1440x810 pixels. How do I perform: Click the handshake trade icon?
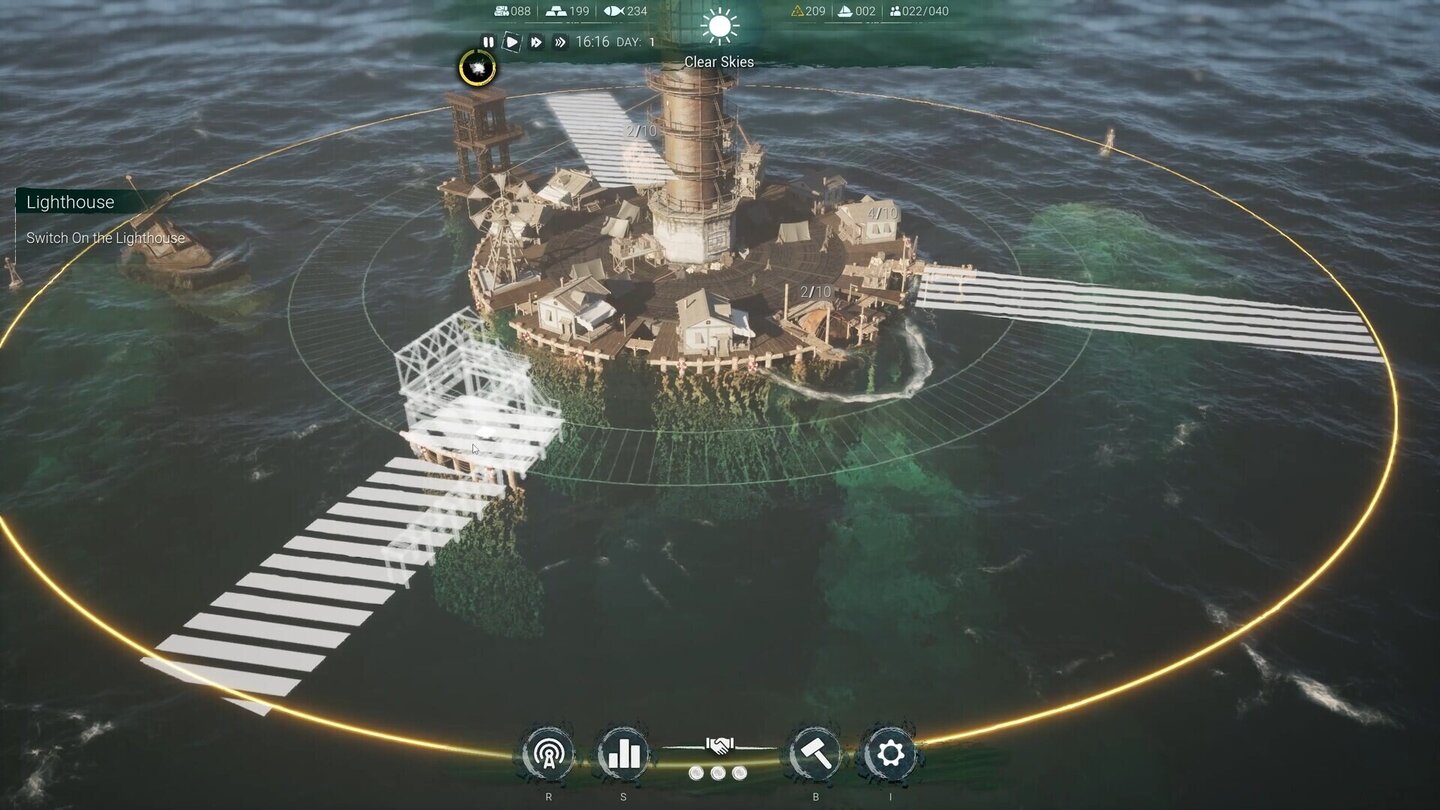[719, 745]
